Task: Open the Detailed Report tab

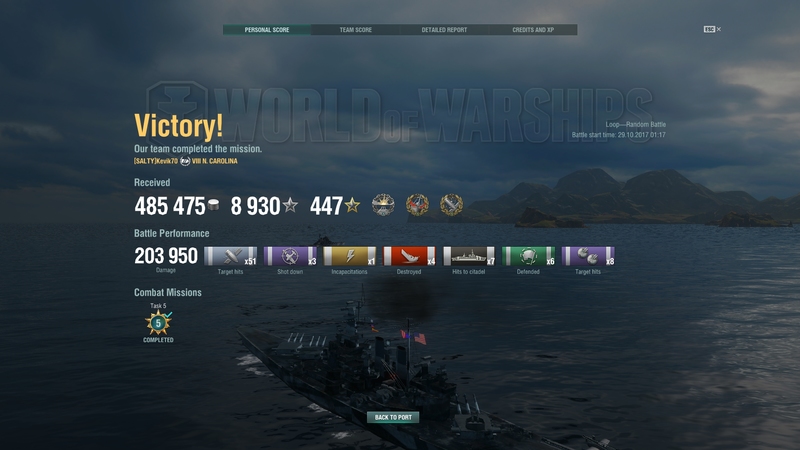Action: point(444,30)
